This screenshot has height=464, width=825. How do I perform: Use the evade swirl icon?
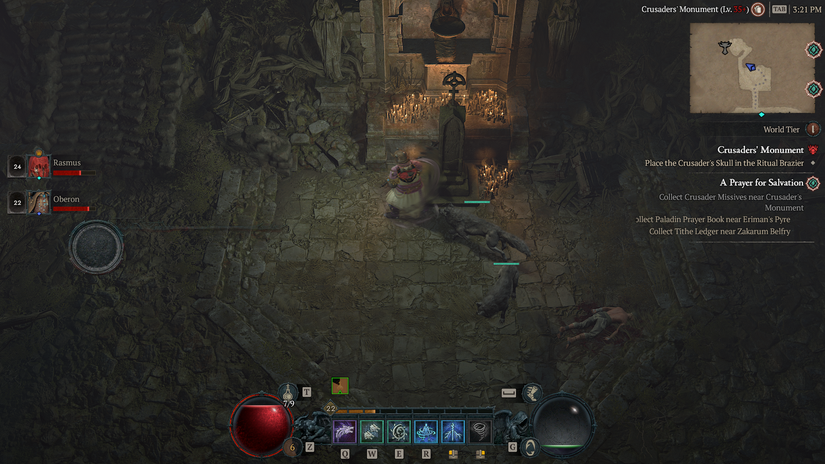pyautogui.click(x=531, y=446)
